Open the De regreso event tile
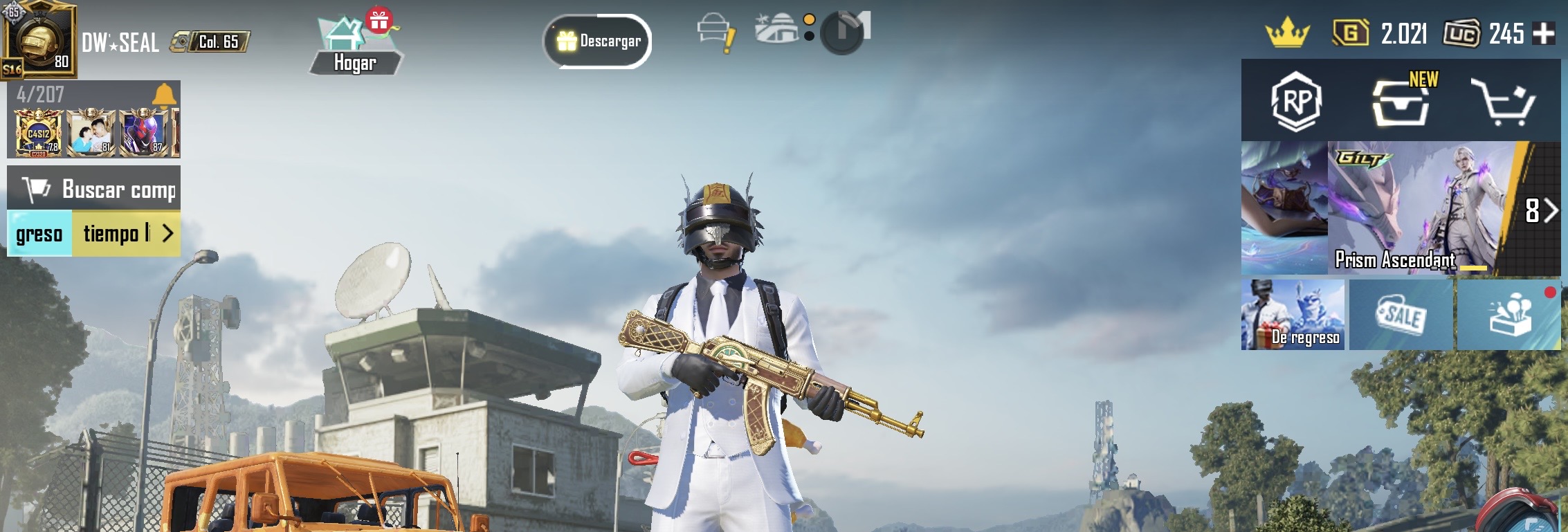The image size is (1568, 532). point(1293,315)
